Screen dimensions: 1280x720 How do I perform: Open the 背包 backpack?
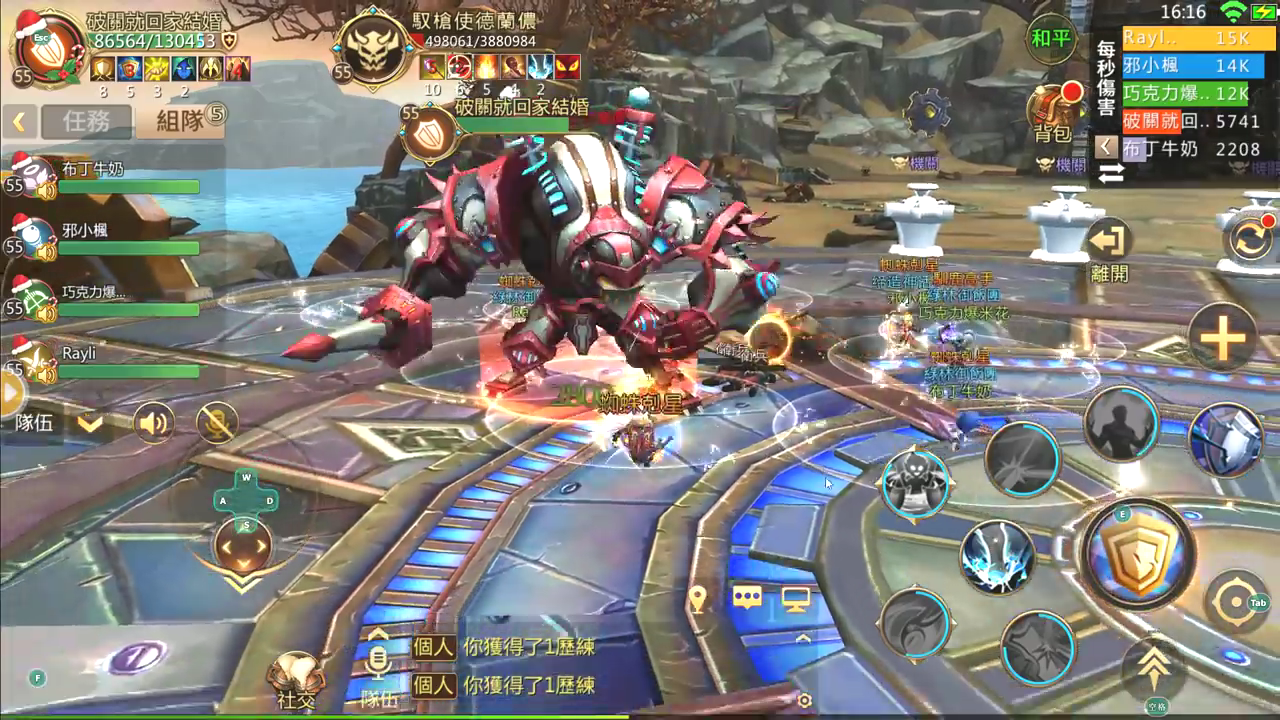1053,112
